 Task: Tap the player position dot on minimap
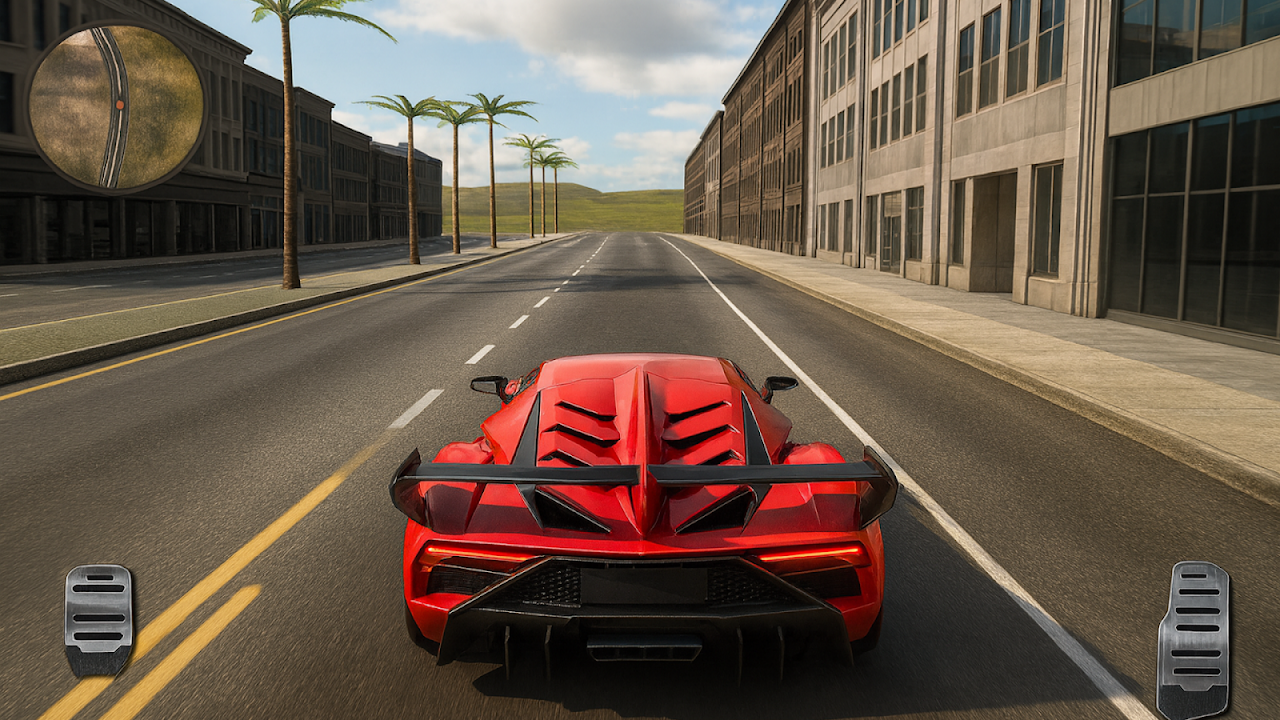(120, 104)
